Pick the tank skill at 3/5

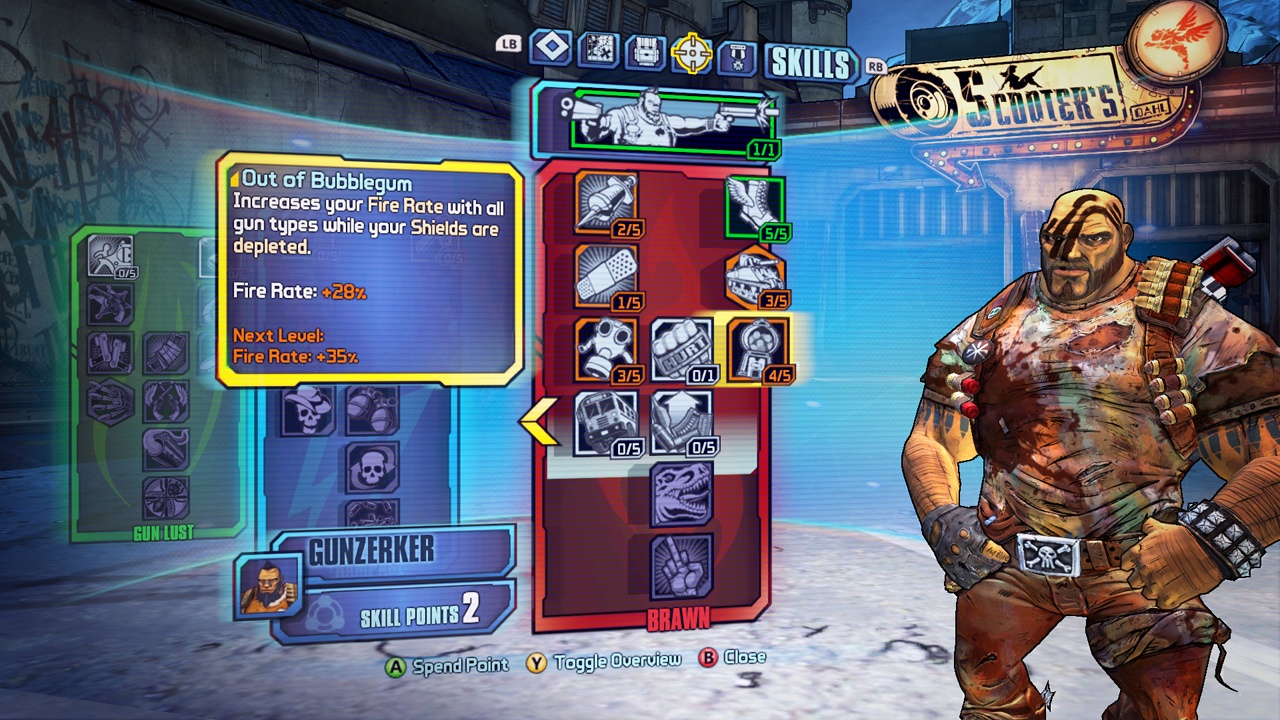pyautogui.click(x=755, y=278)
